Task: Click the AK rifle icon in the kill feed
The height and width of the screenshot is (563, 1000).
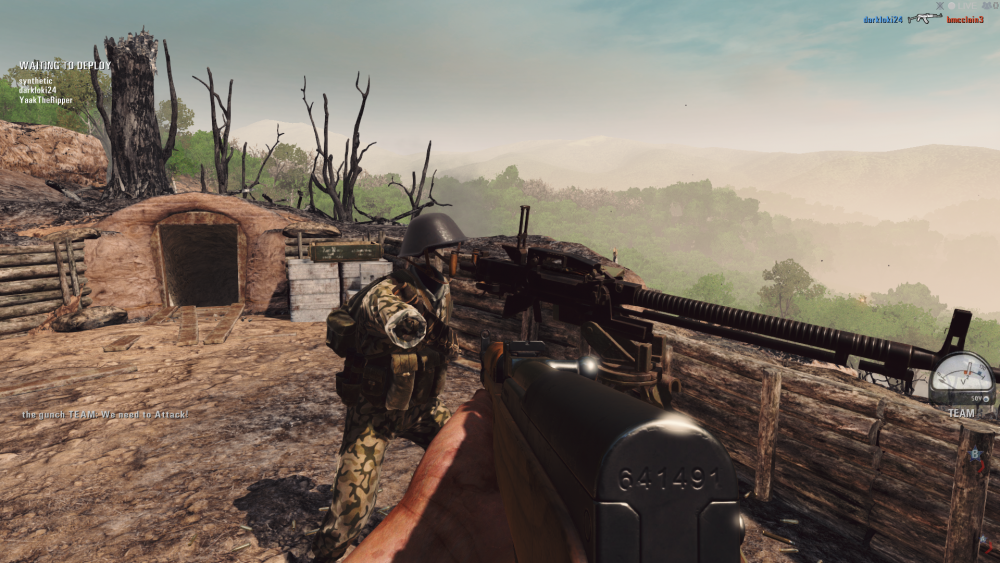Action: click(x=925, y=18)
